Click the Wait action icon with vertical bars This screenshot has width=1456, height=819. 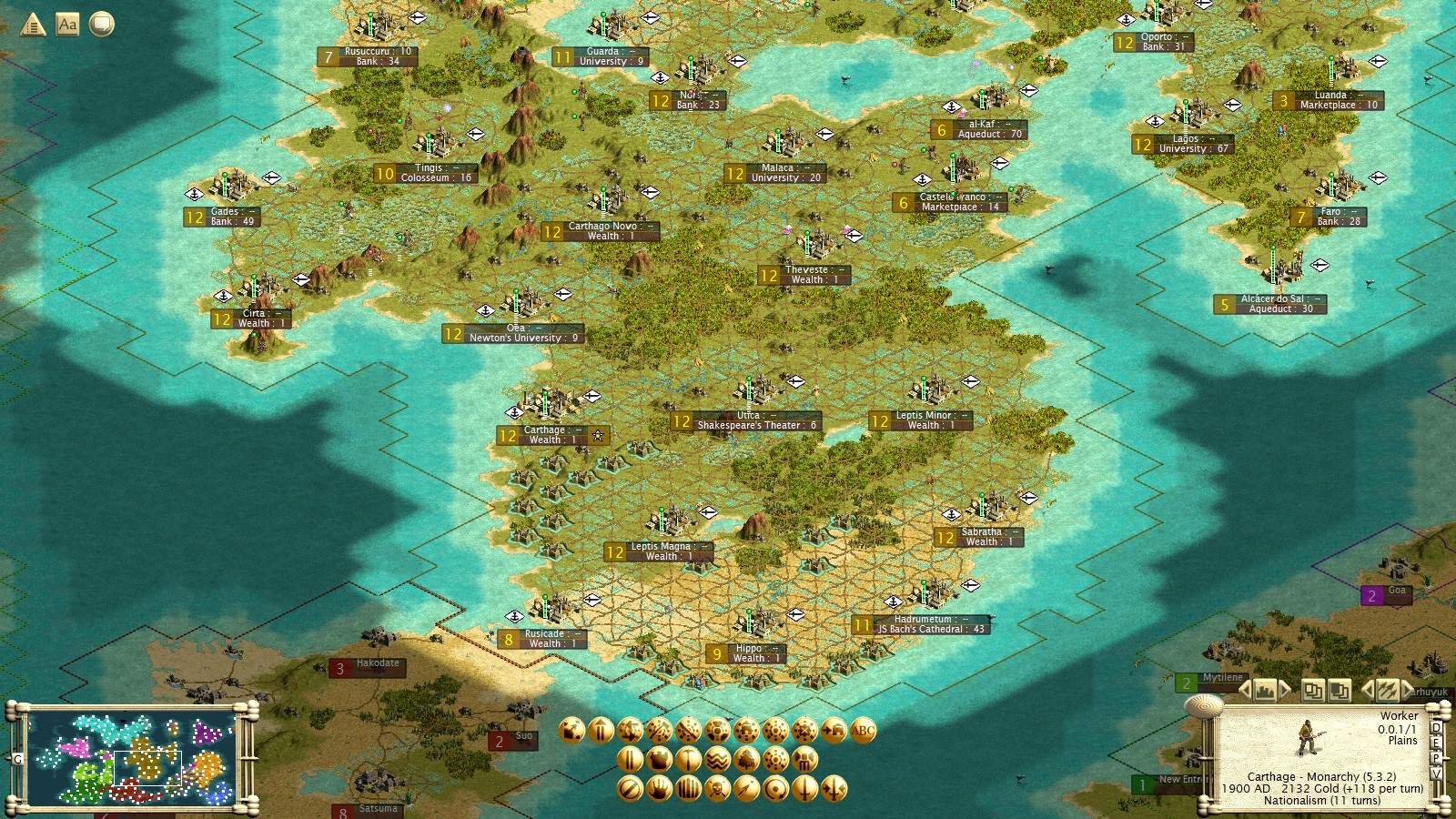(629, 759)
